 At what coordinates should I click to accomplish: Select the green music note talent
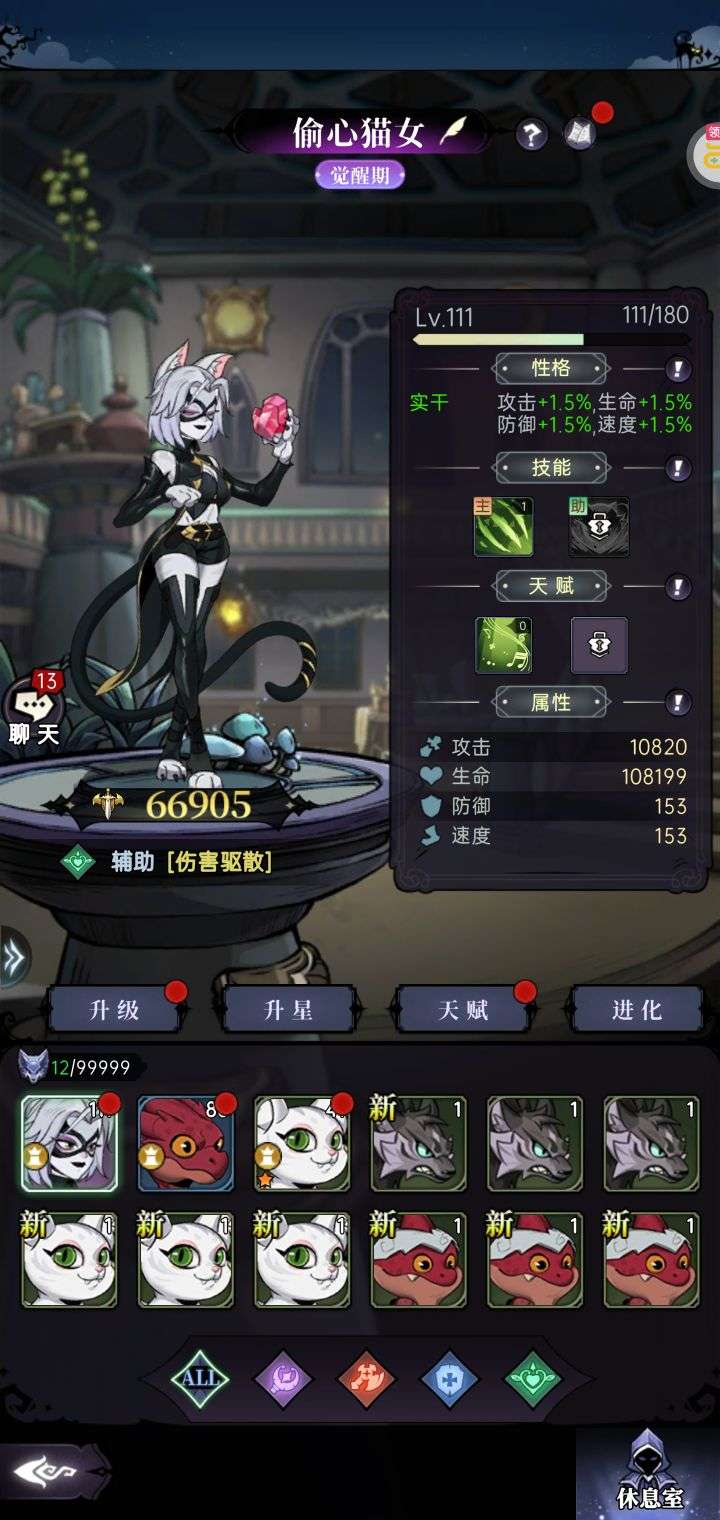coord(503,645)
